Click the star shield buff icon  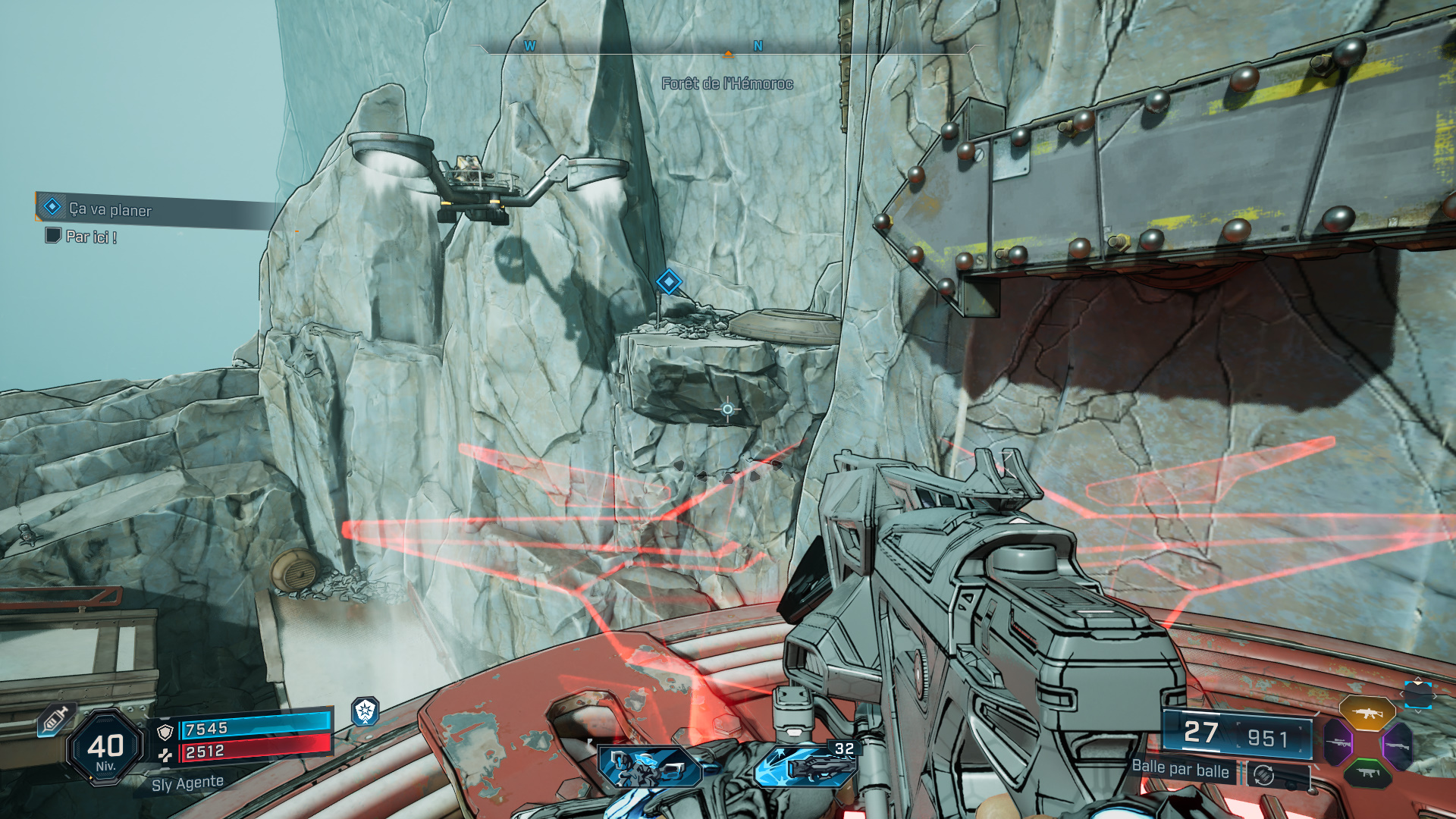(x=366, y=711)
